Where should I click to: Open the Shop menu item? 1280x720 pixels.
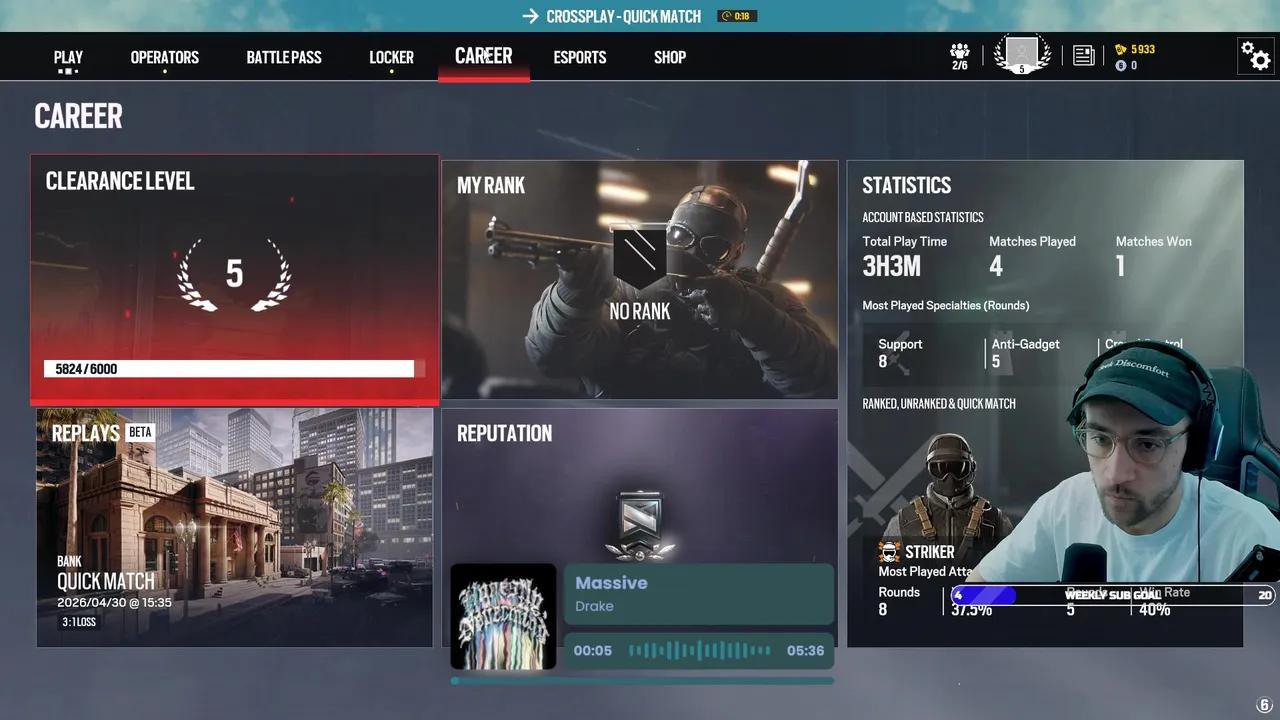click(x=669, y=57)
